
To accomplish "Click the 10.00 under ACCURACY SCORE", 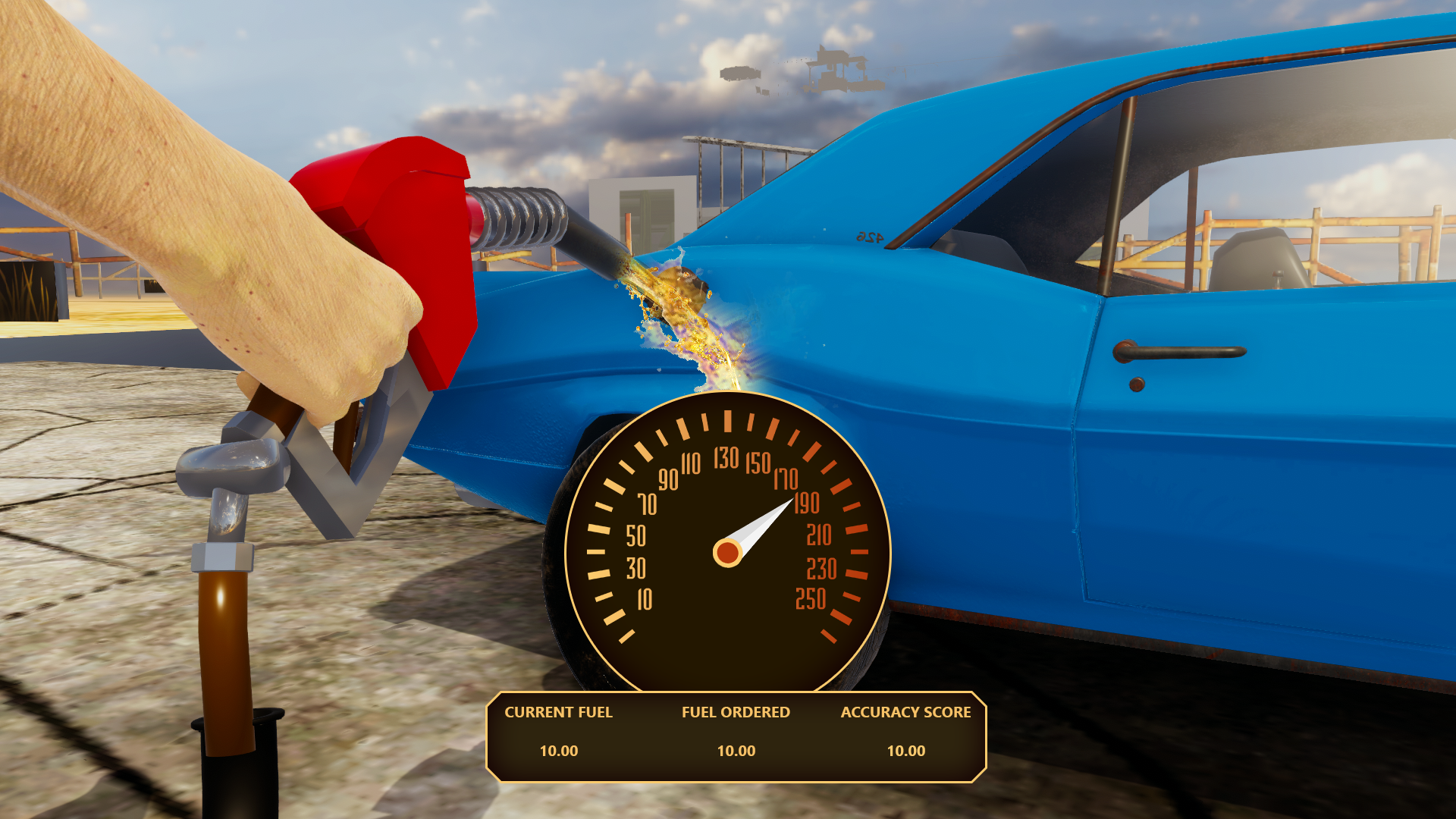I will click(x=906, y=752).
